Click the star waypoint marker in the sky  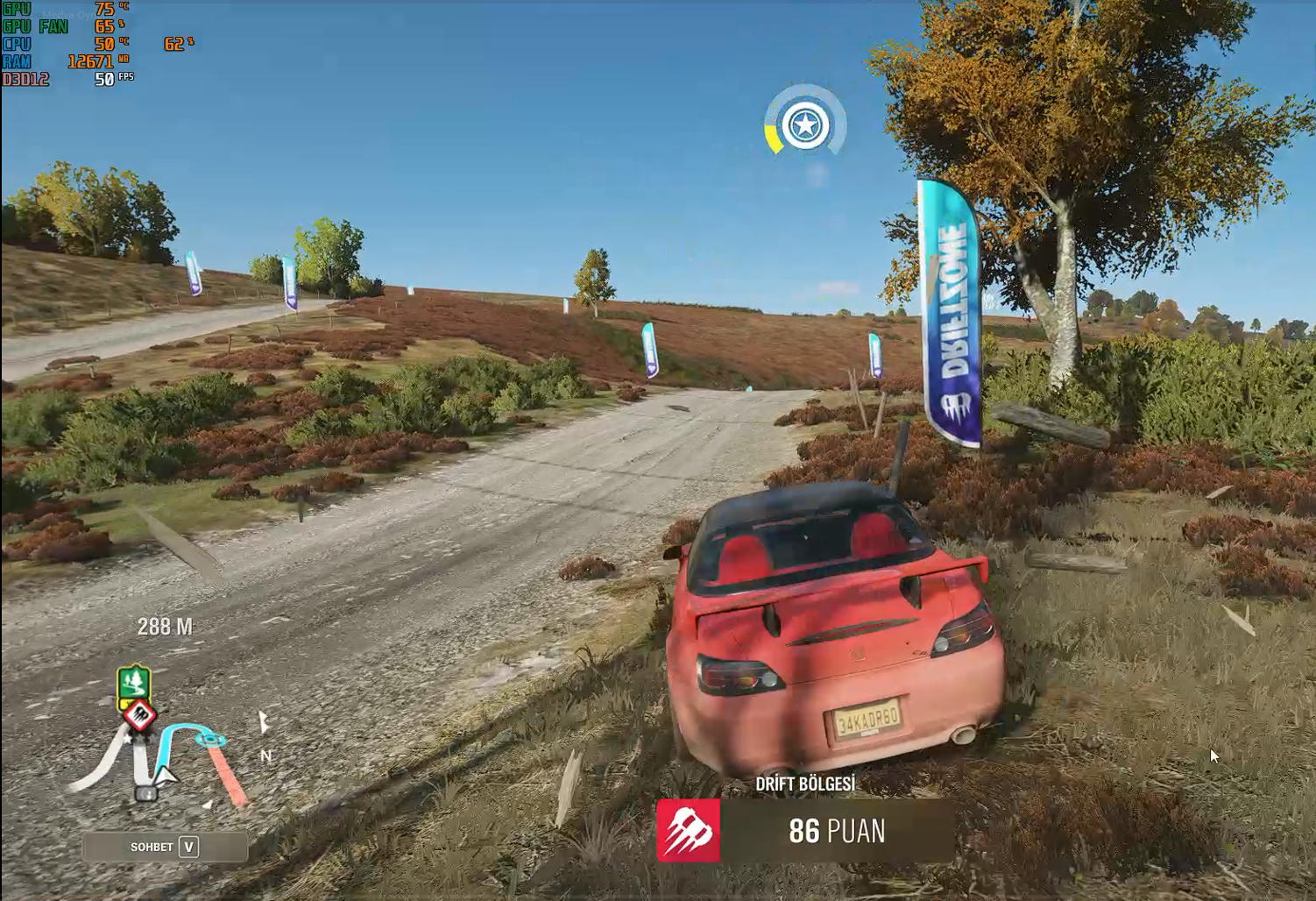click(x=804, y=125)
